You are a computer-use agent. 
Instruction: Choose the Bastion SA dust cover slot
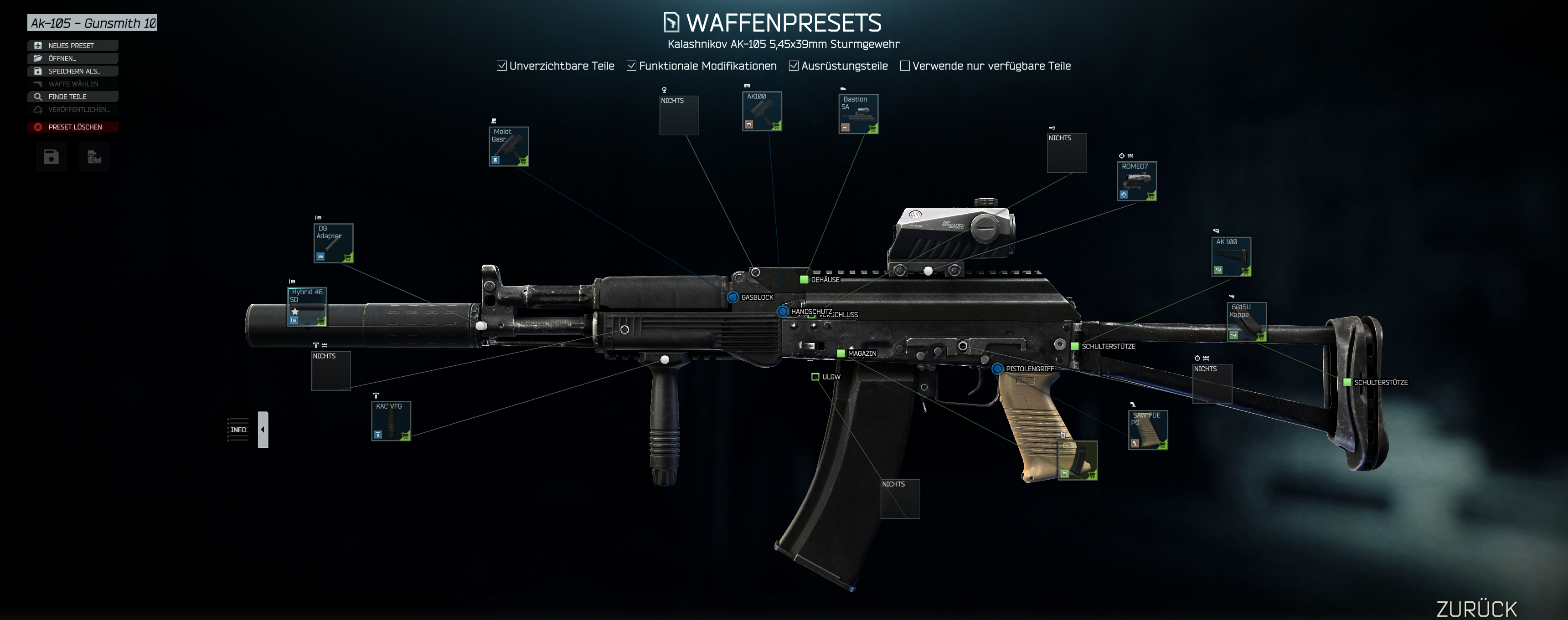[x=858, y=114]
